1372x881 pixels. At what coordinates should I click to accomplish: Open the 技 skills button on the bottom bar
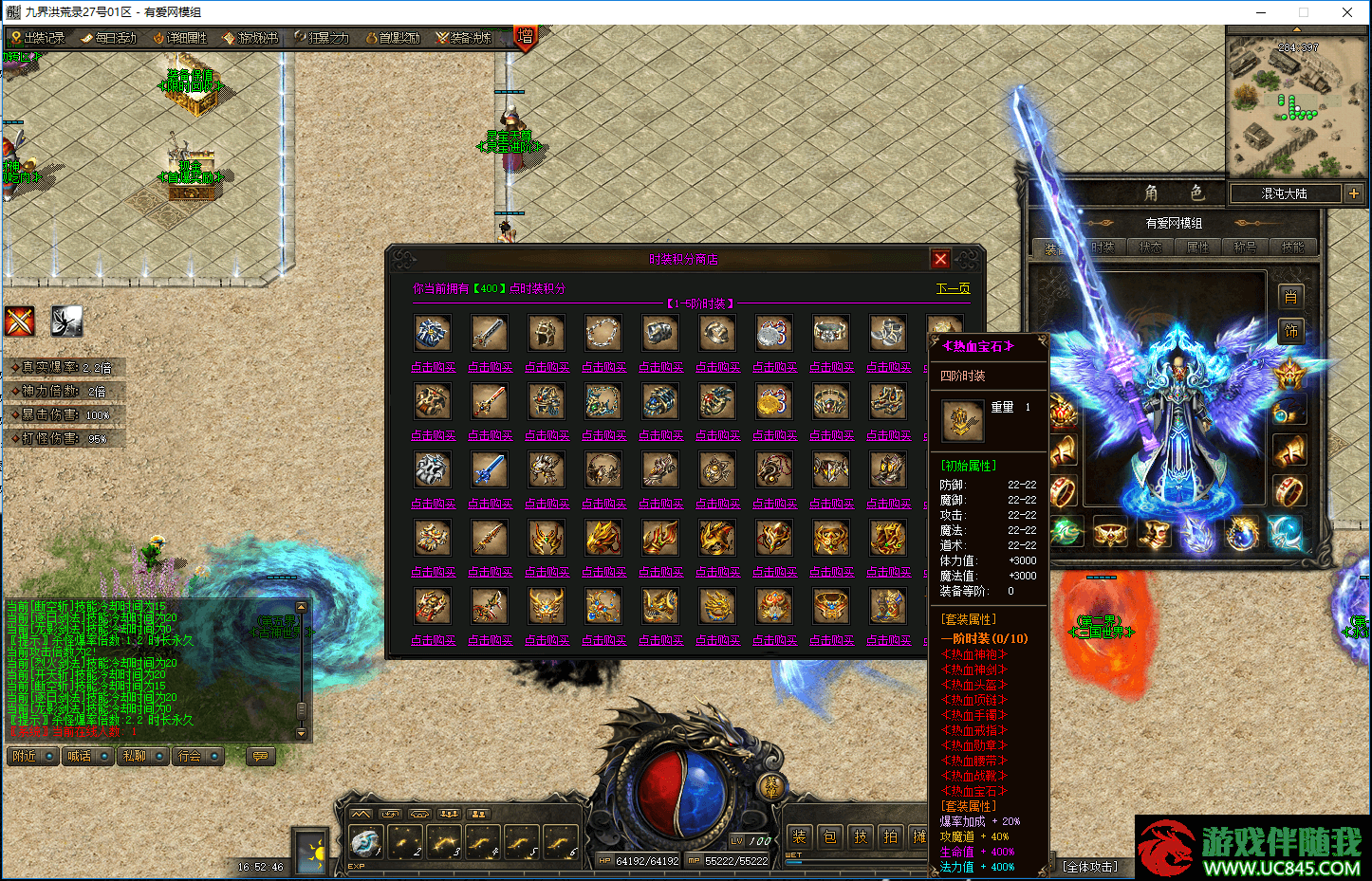[861, 836]
